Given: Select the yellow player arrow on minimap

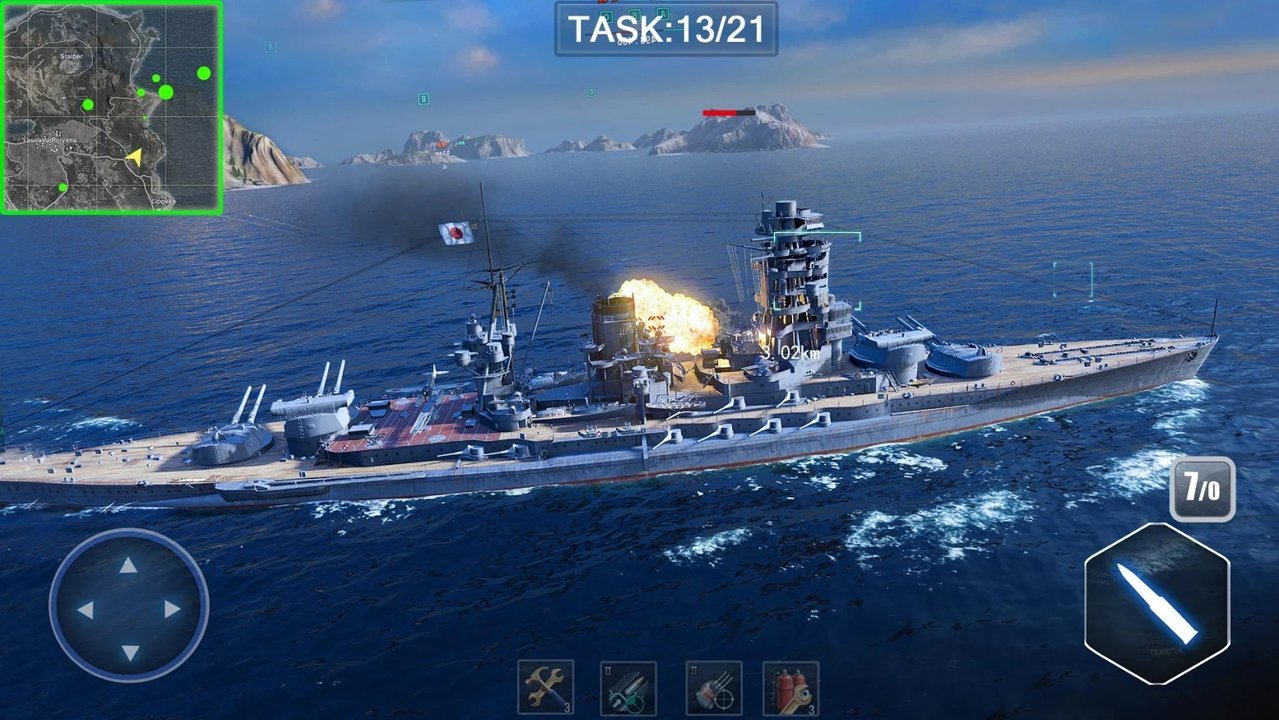Looking at the screenshot, I should tap(134, 156).
